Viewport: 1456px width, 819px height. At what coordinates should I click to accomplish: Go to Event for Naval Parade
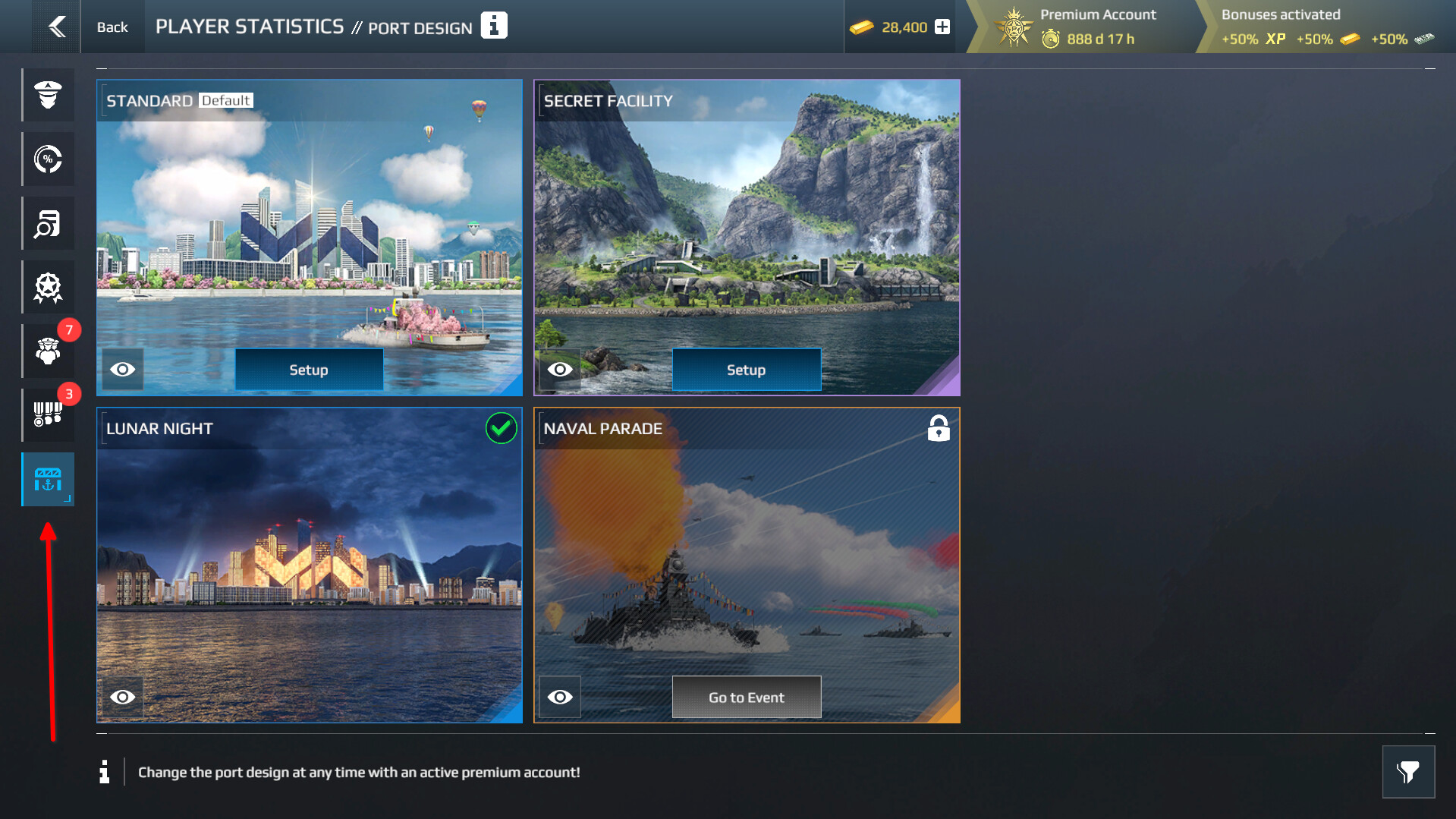pyautogui.click(x=746, y=697)
